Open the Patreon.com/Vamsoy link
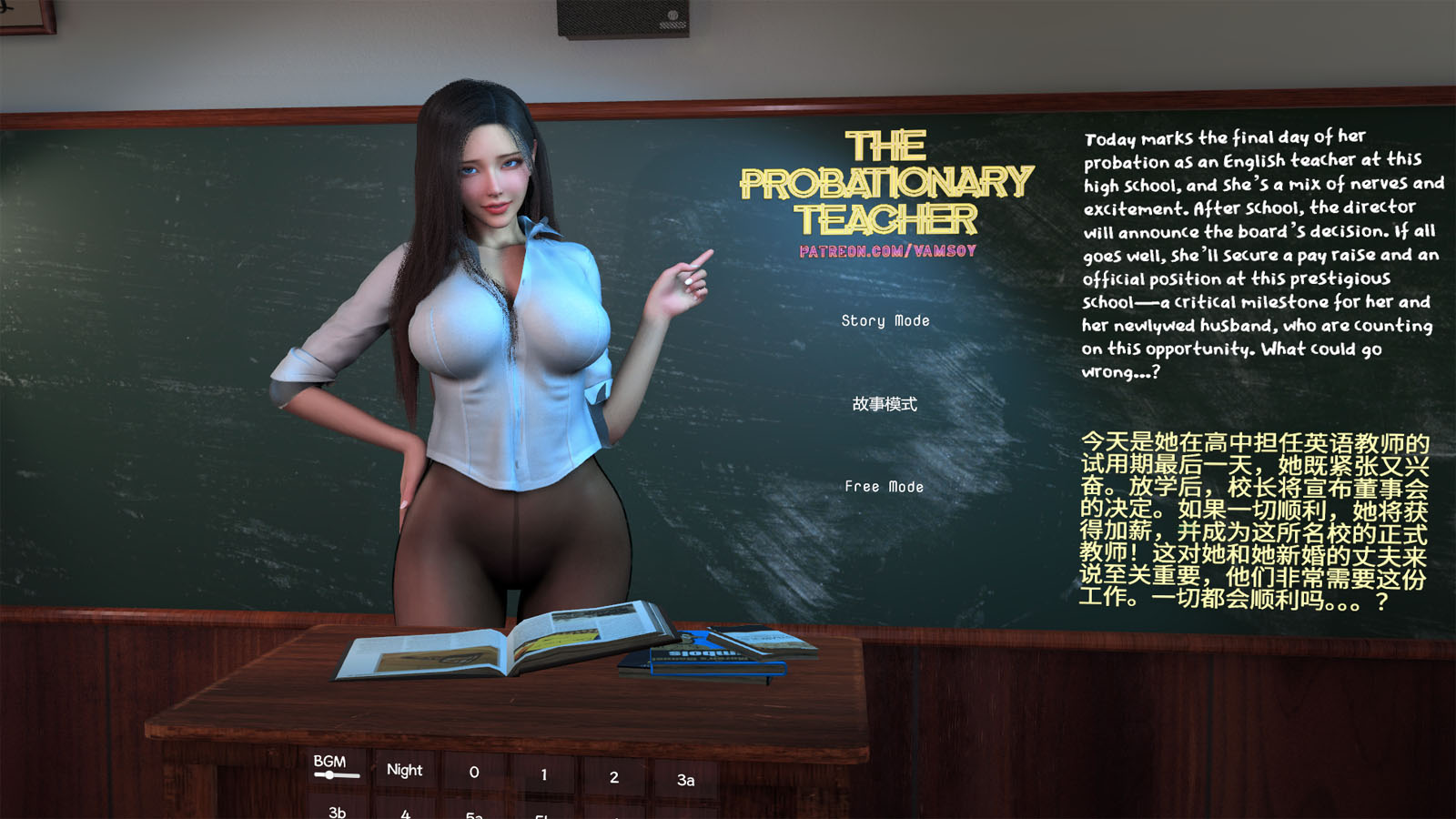 click(x=887, y=252)
